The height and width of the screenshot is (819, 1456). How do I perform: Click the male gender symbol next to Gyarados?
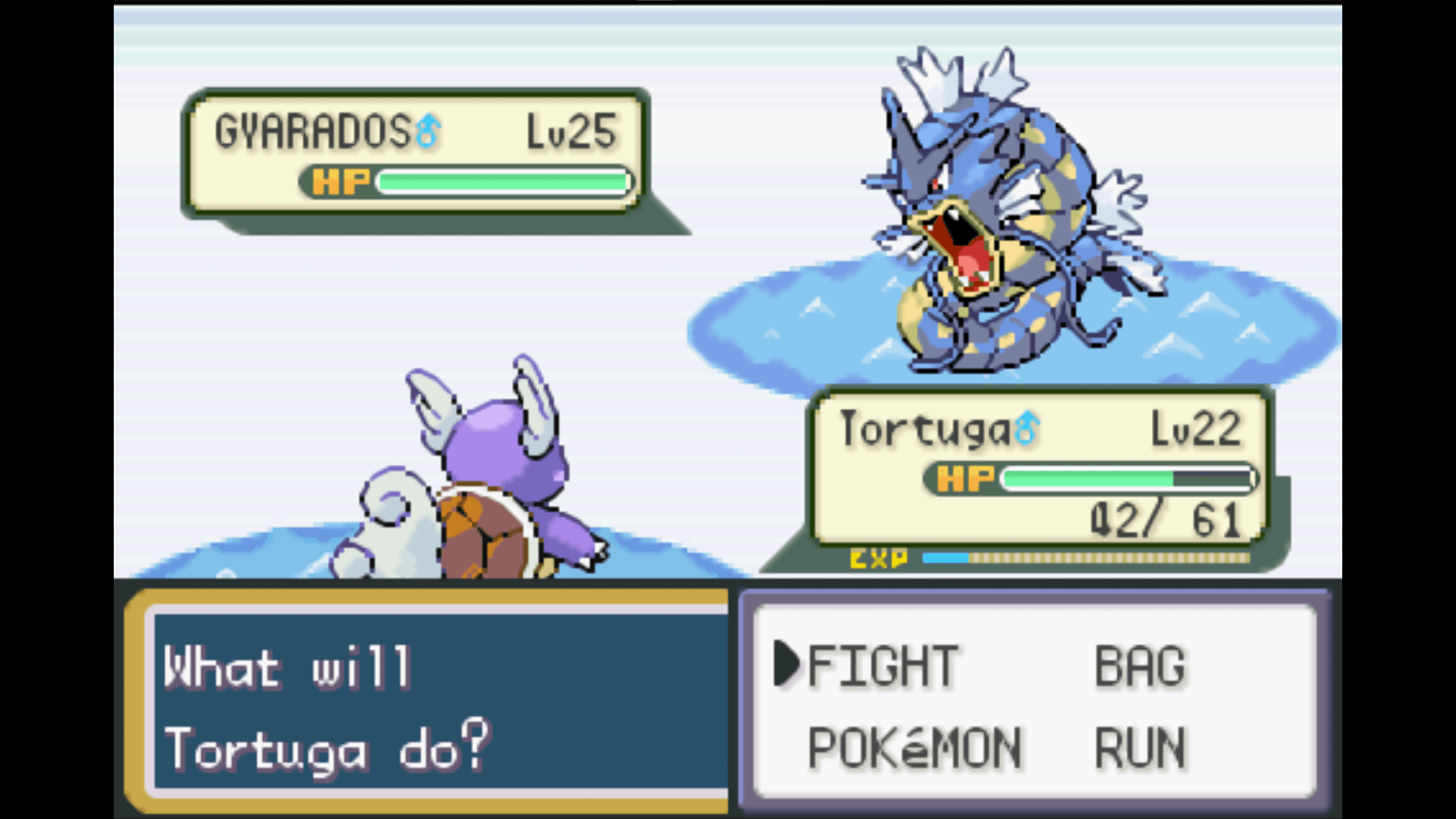pos(428,130)
